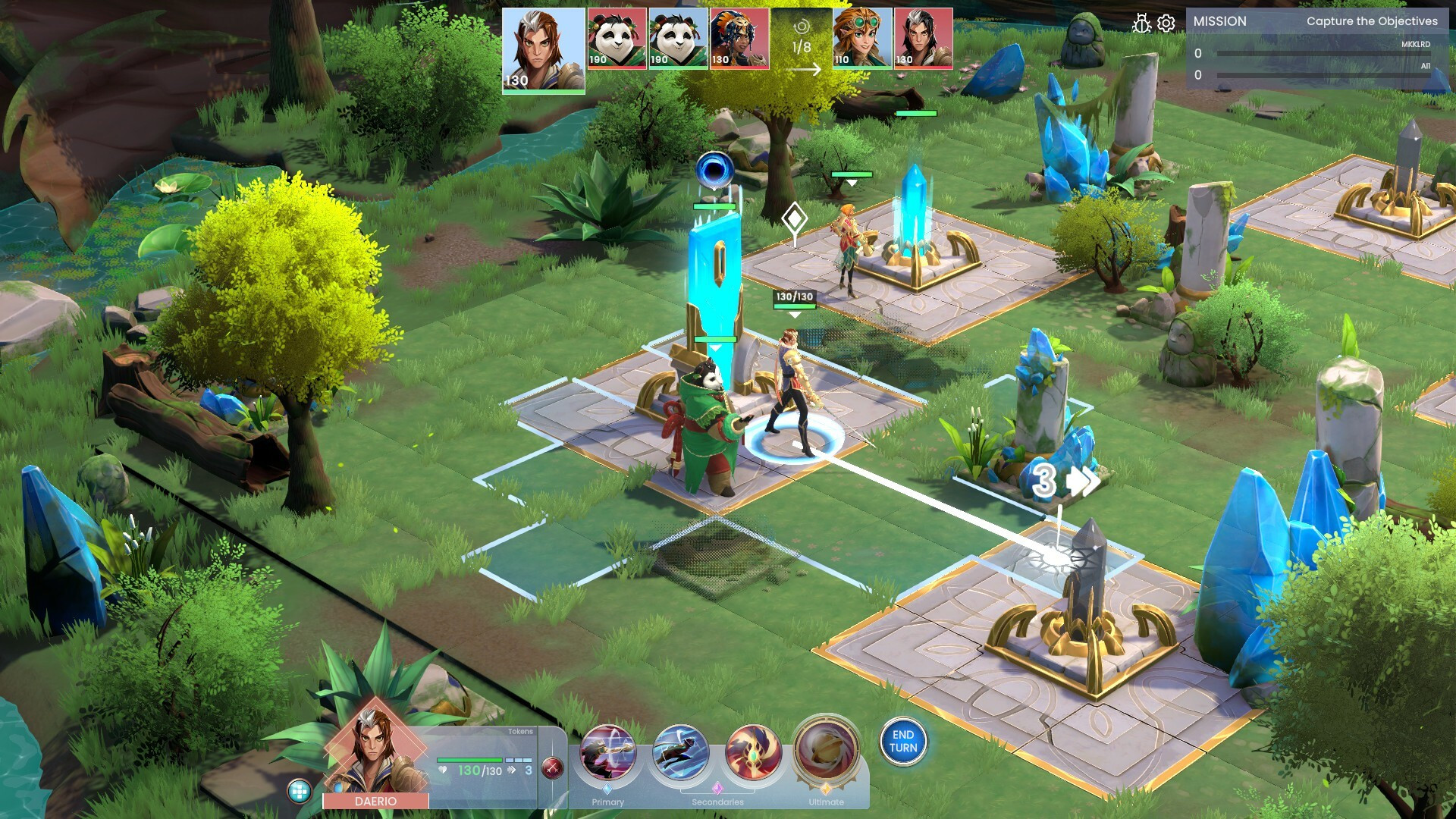The height and width of the screenshot is (819, 1456).
Task: Activate Daerio's Primary punch ability
Action: coord(607,752)
